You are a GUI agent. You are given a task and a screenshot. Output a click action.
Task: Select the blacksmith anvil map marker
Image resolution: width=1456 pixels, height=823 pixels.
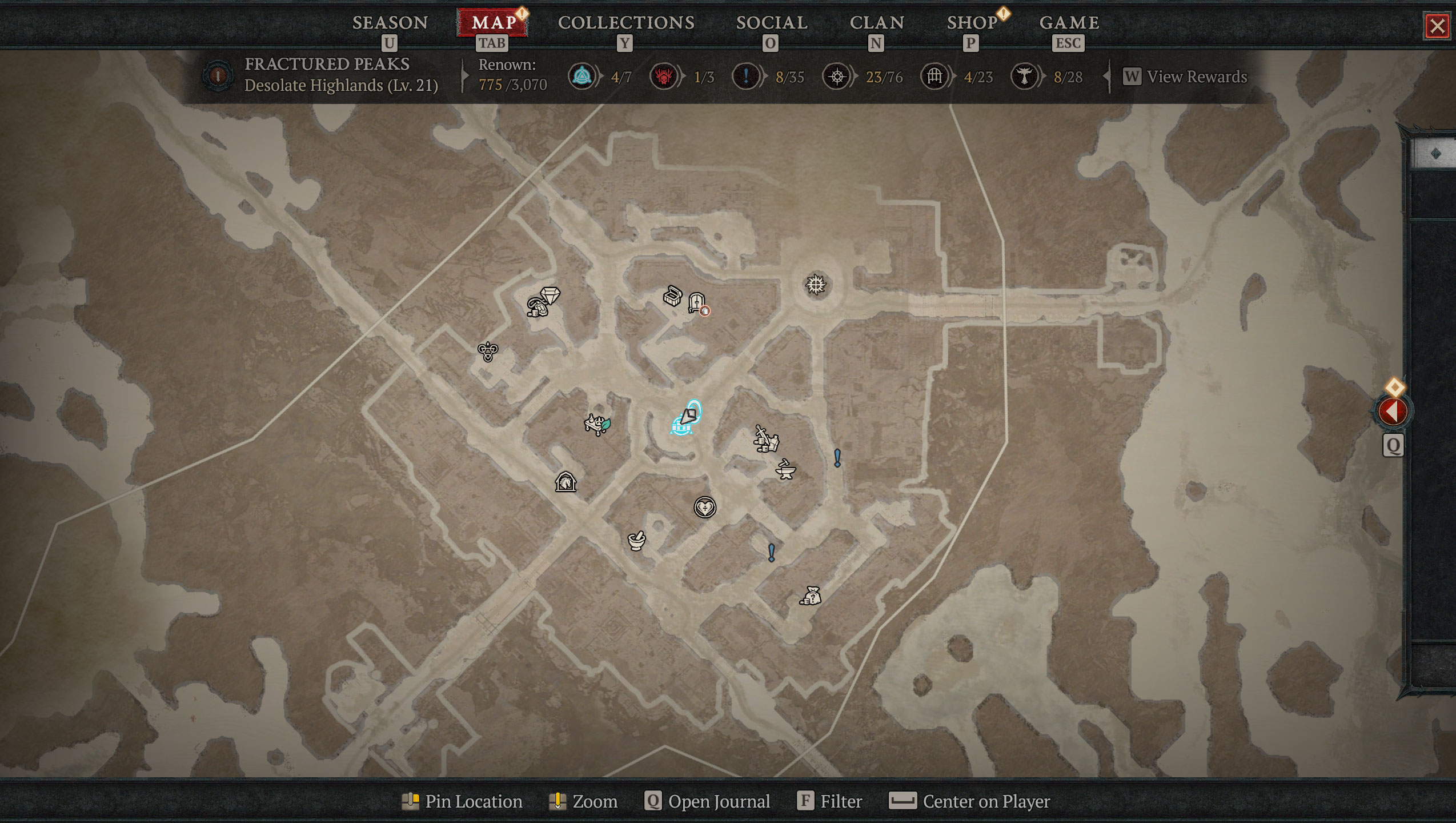(785, 470)
